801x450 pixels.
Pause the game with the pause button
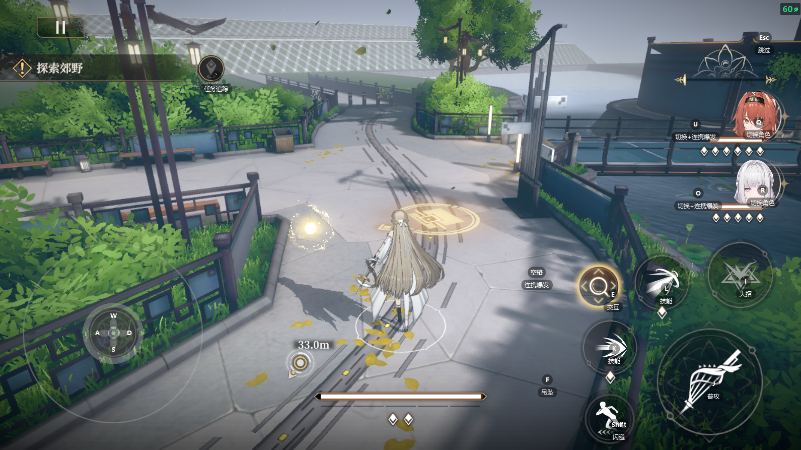click(x=60, y=27)
